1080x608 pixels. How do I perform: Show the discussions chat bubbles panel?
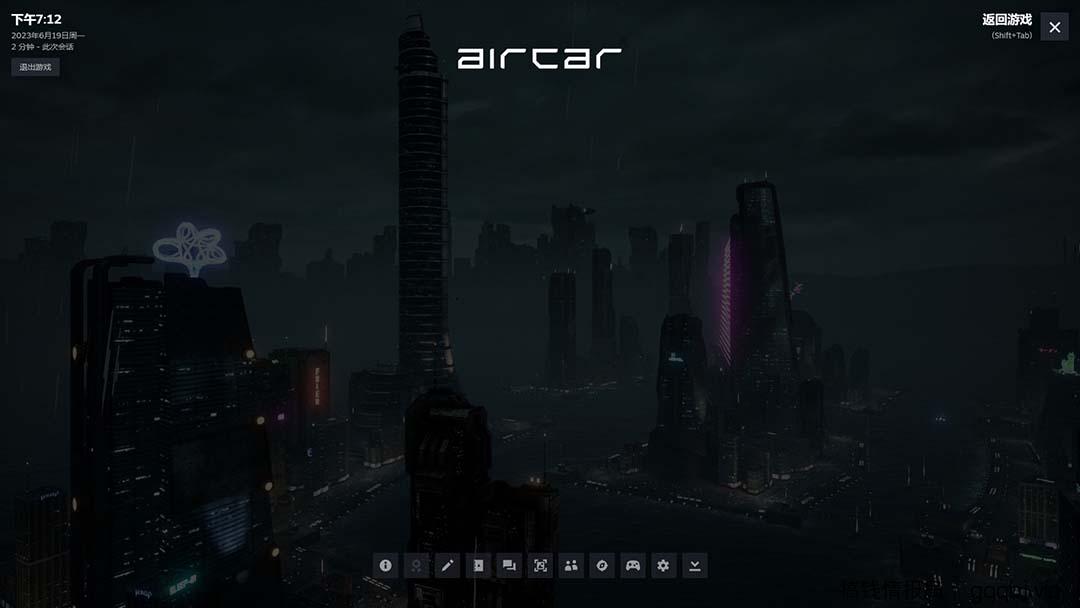[x=509, y=565]
